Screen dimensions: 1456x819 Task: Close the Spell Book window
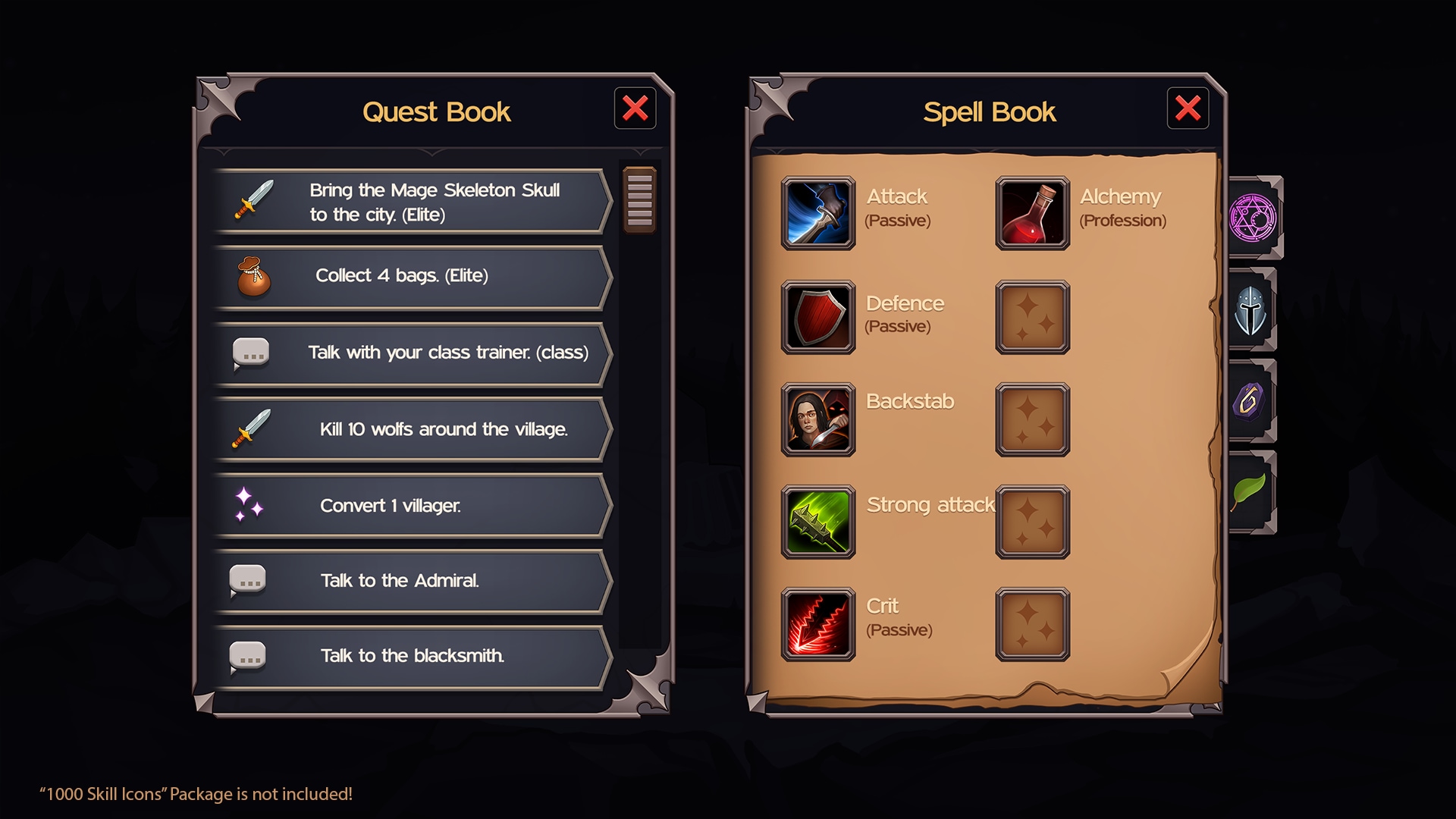tap(1187, 108)
